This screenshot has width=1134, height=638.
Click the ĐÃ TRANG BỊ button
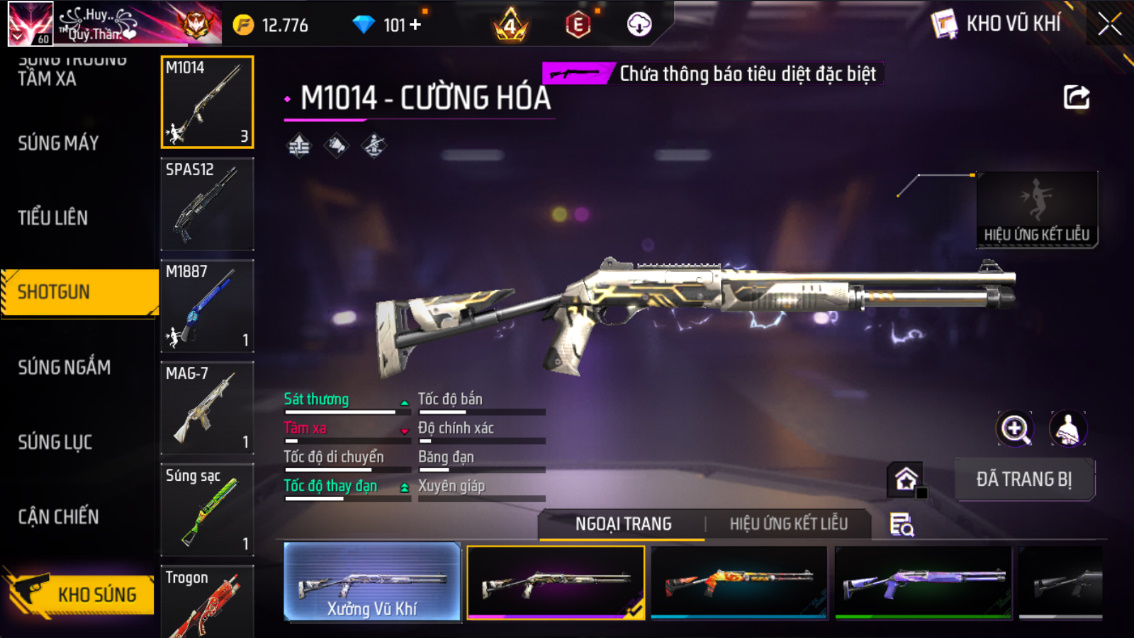pyautogui.click(x=1024, y=479)
